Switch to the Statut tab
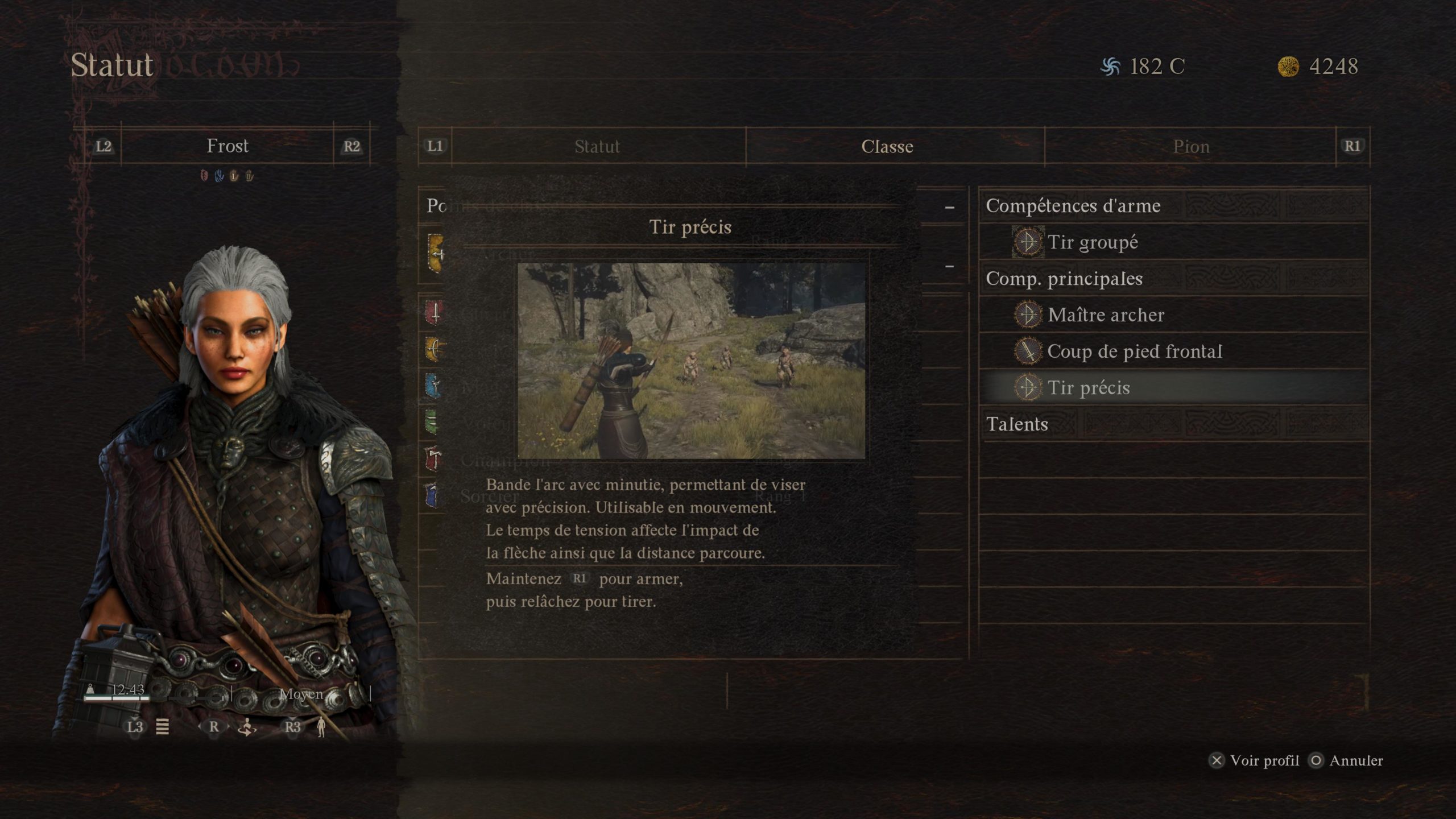This screenshot has height=819, width=1456. pos(597,147)
